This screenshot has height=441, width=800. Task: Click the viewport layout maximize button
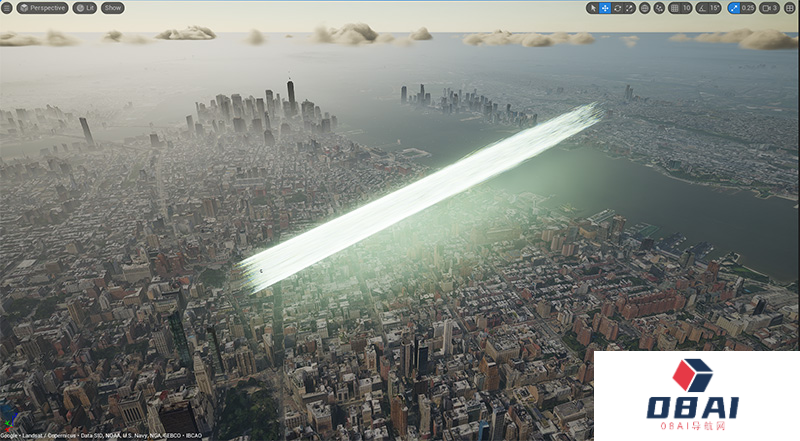pyautogui.click(x=790, y=8)
